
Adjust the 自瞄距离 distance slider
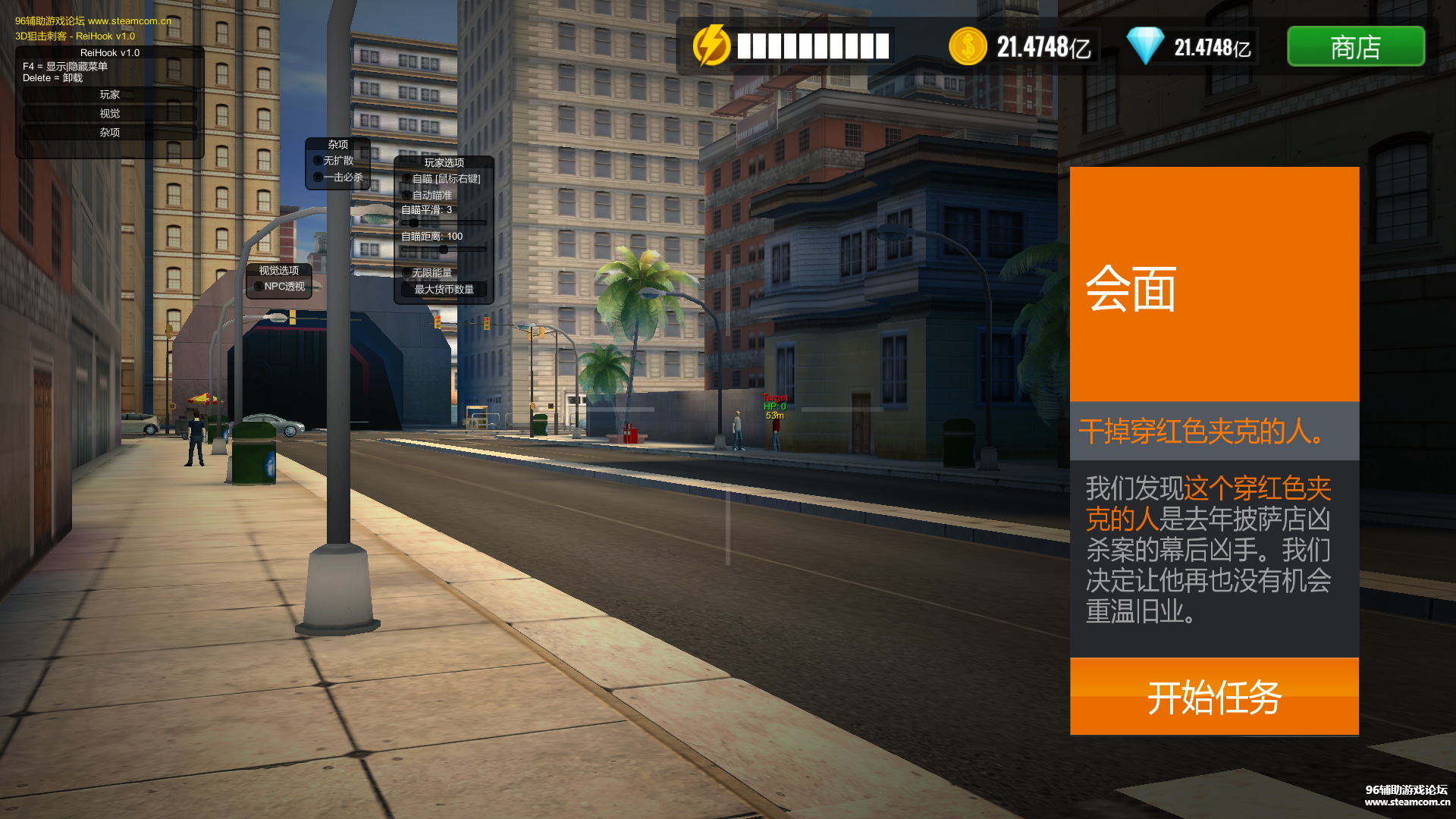pos(444,249)
